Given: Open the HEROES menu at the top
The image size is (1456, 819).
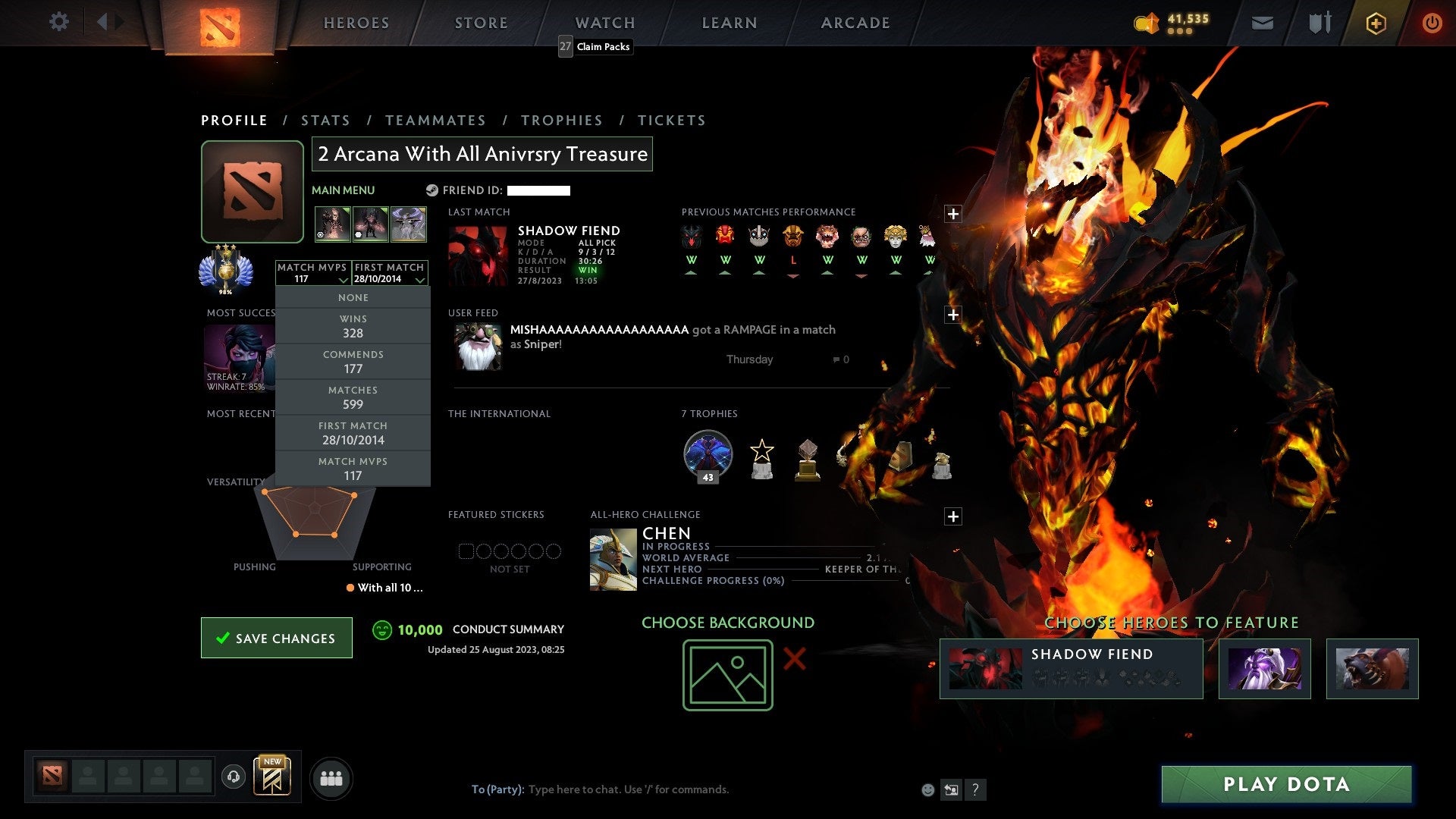Looking at the screenshot, I should click(356, 22).
